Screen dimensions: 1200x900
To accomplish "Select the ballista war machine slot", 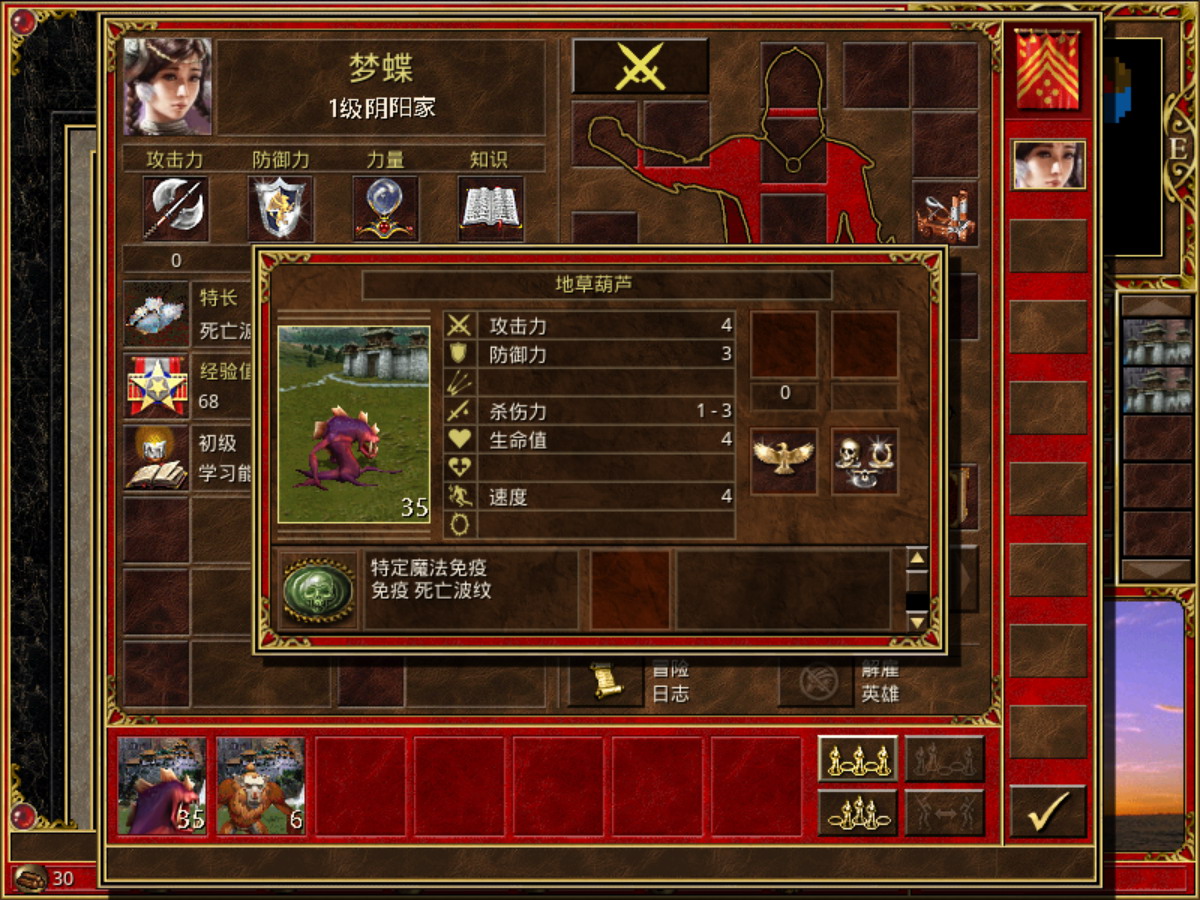I will click(944, 215).
